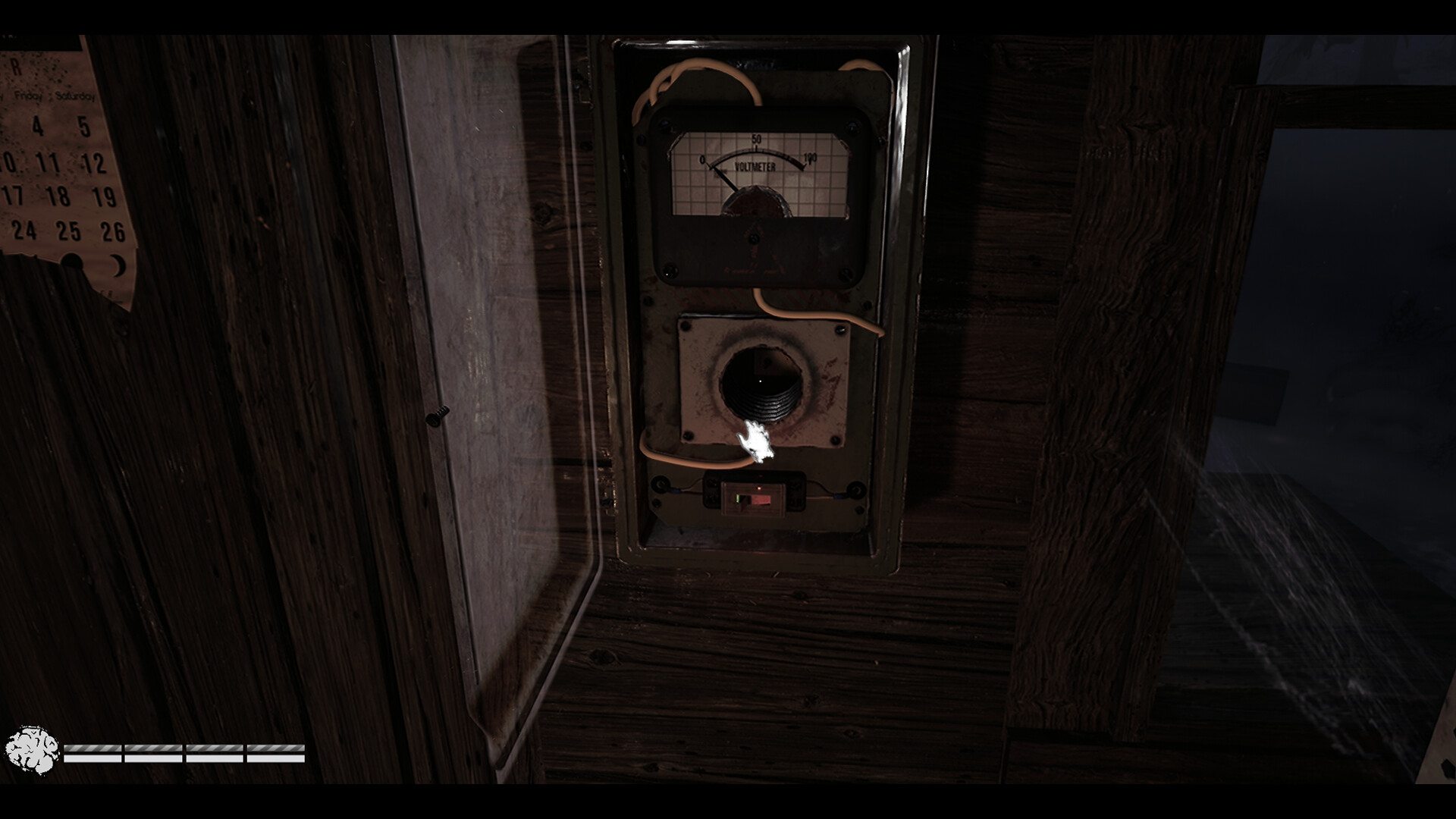Toggle the green power indicator strip
The width and height of the screenshot is (1456, 819).
click(738, 499)
